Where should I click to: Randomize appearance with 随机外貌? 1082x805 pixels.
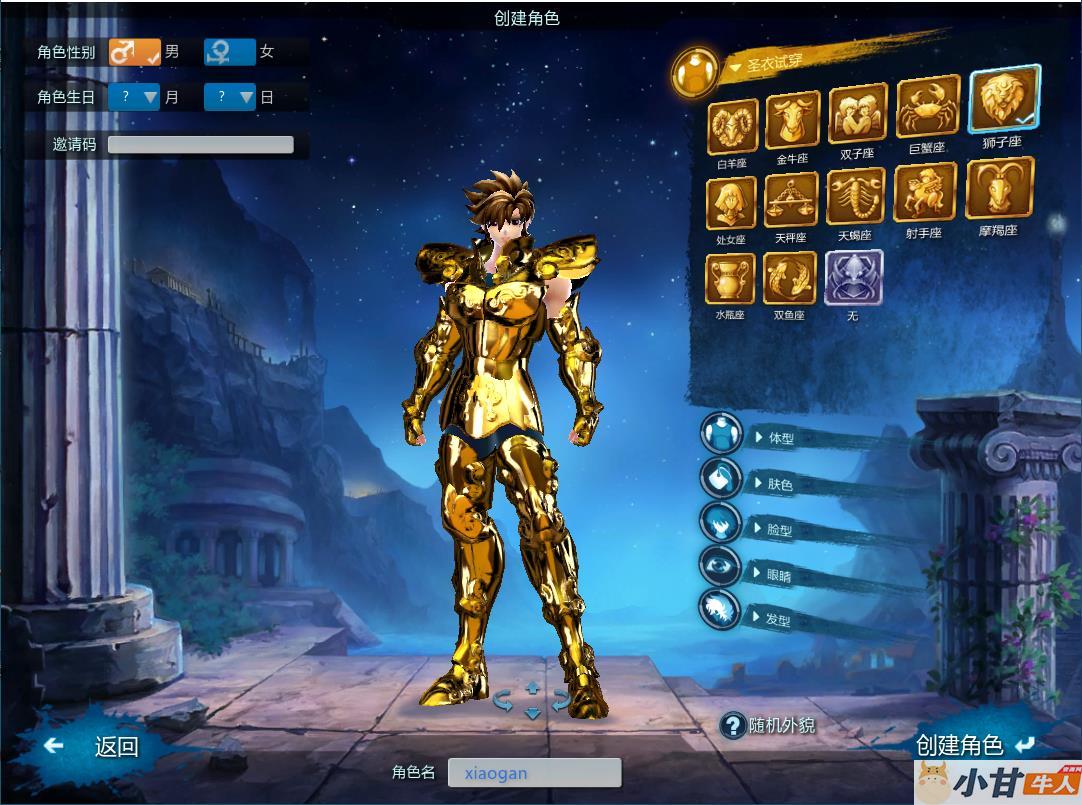[x=770, y=726]
